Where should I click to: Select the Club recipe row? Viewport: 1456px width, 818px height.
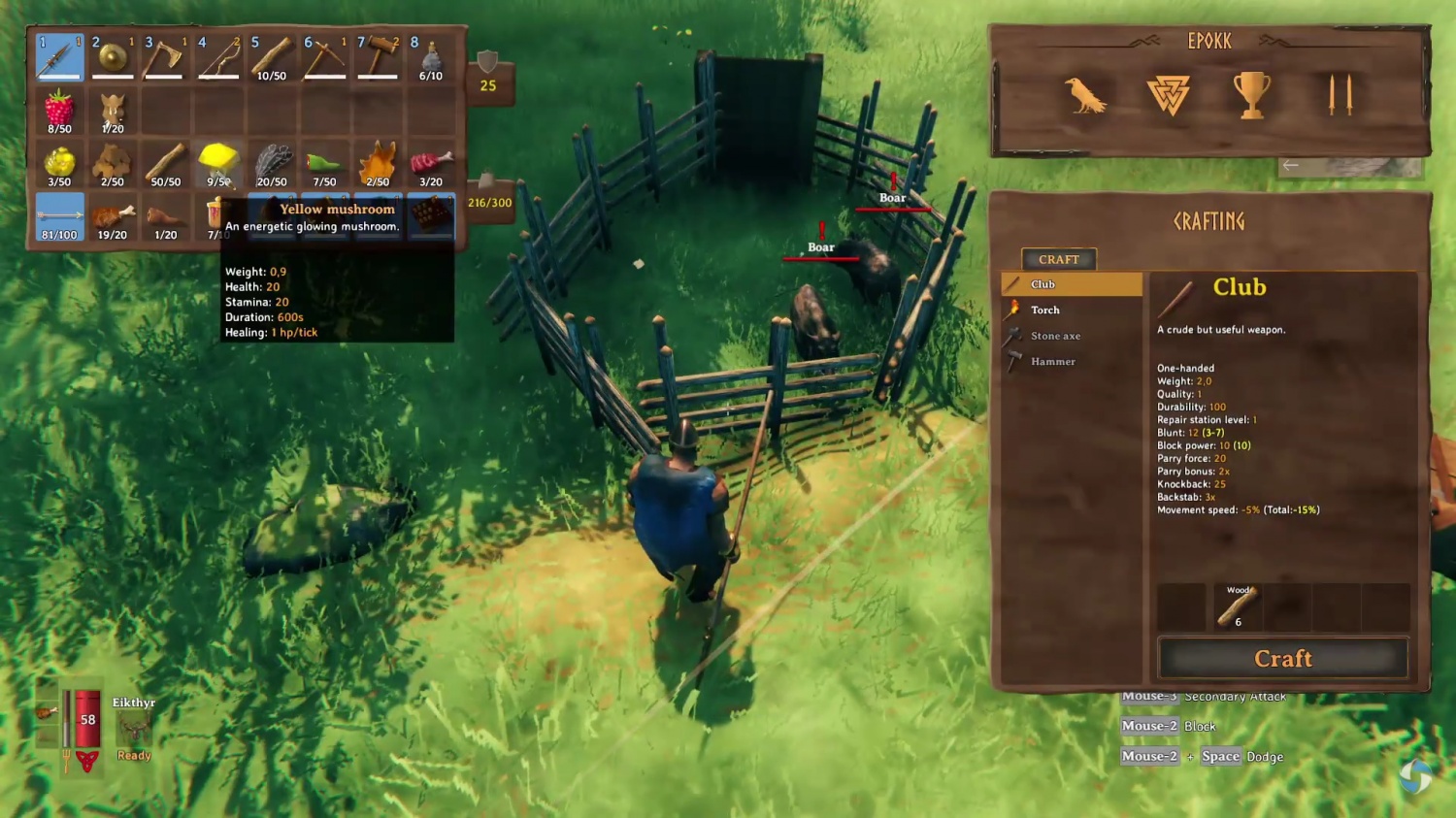(1071, 284)
